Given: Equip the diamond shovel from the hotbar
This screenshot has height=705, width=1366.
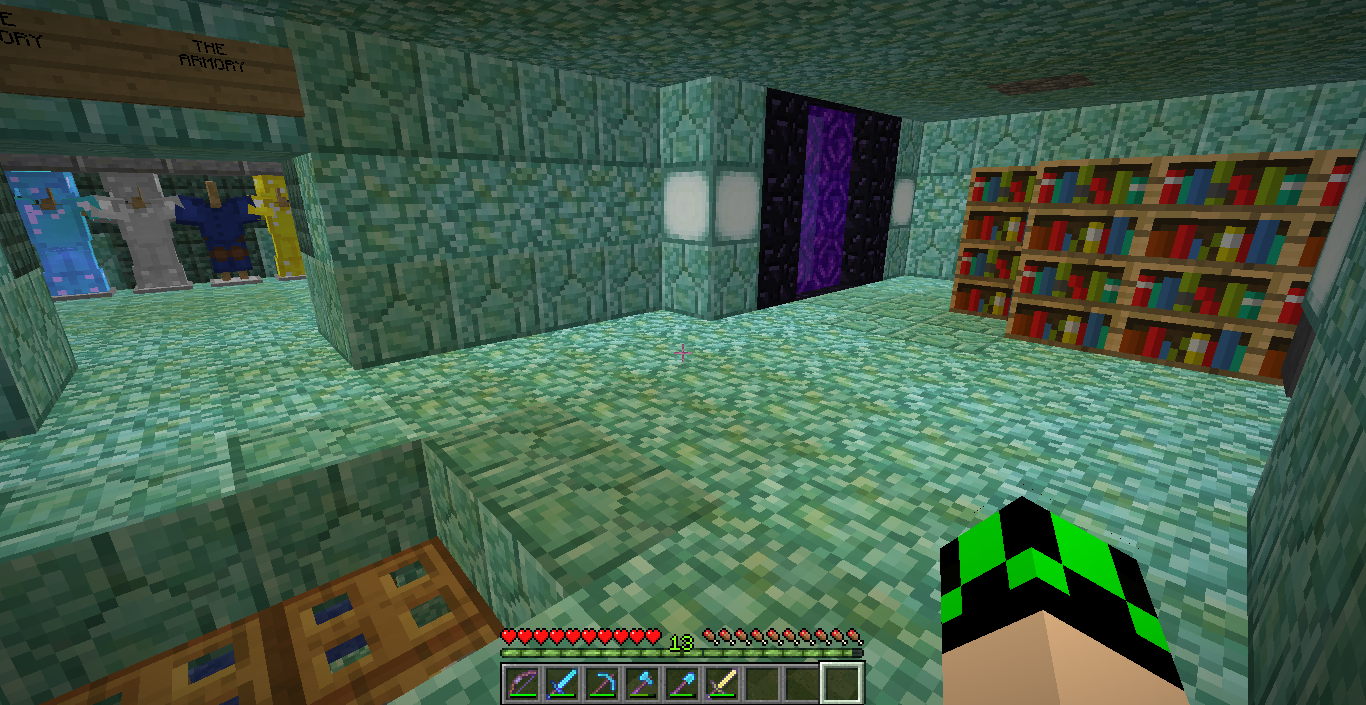Looking at the screenshot, I should click(x=682, y=683).
